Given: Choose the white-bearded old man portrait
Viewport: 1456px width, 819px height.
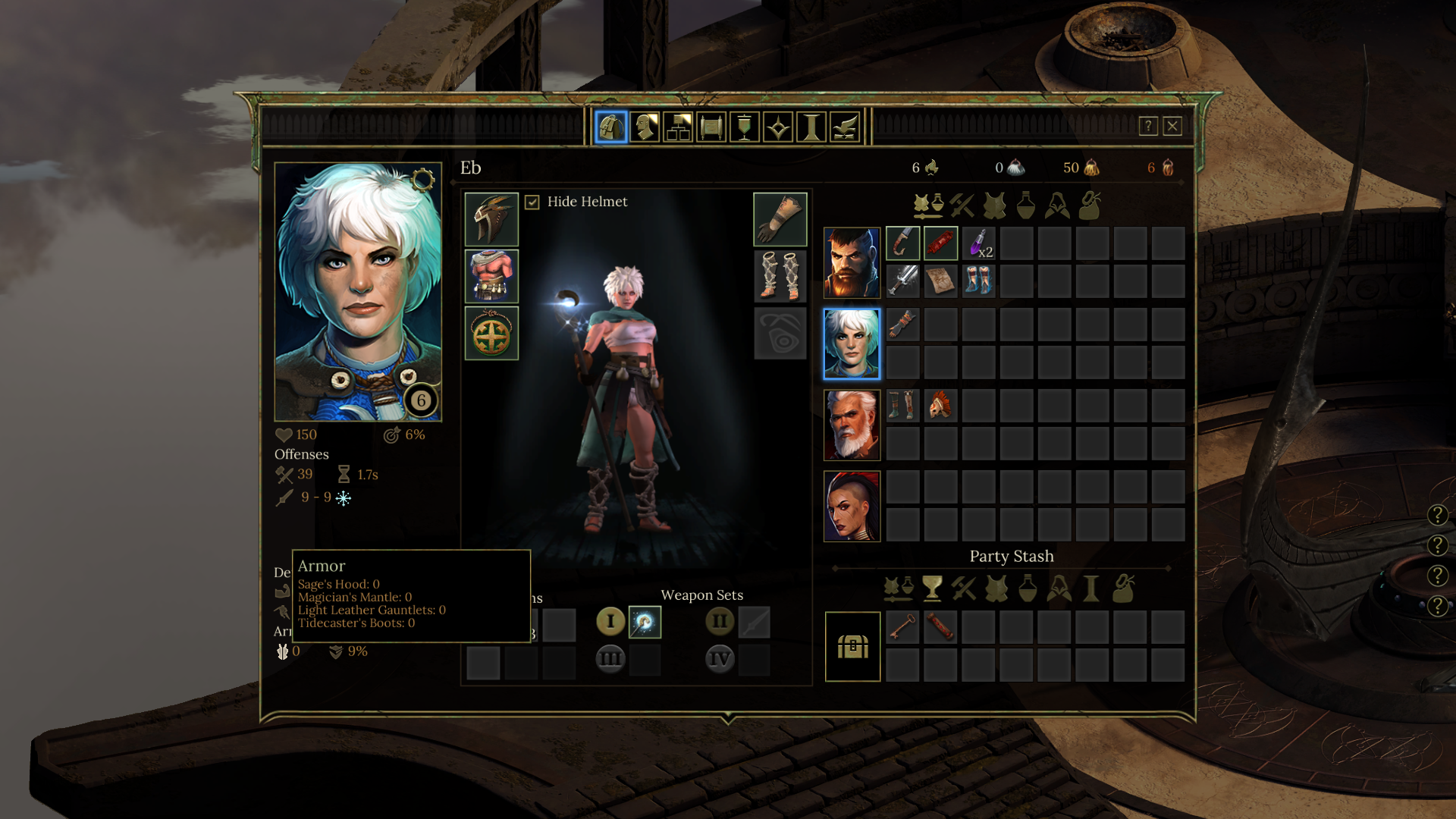Looking at the screenshot, I should pos(852,425).
